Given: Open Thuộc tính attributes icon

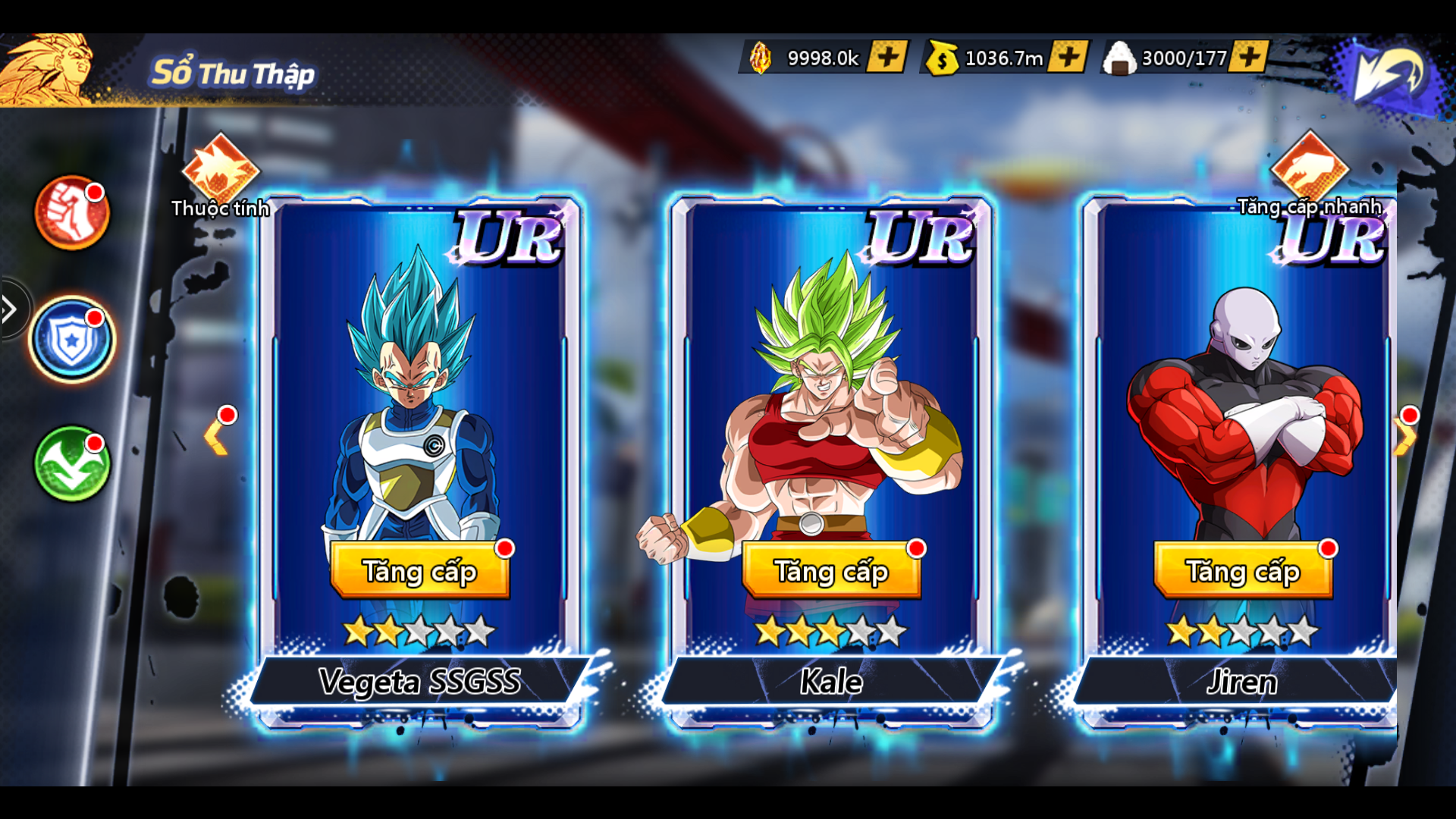Looking at the screenshot, I should 221,171.
